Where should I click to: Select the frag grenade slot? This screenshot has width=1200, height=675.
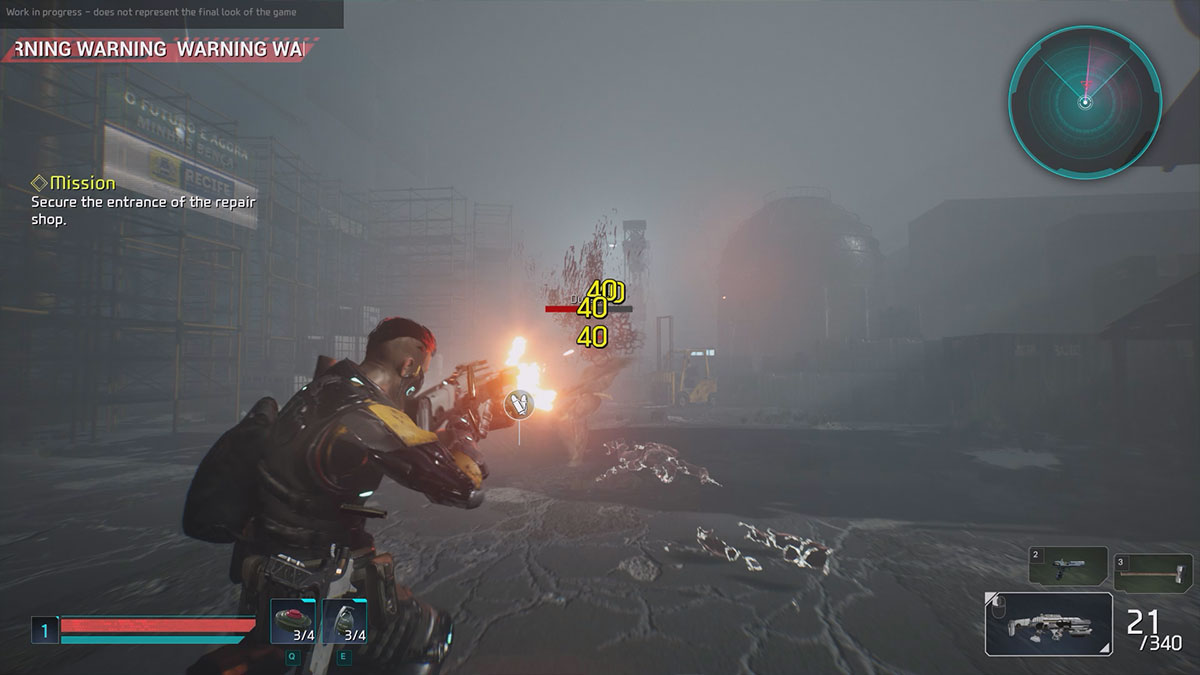pyautogui.click(x=345, y=621)
